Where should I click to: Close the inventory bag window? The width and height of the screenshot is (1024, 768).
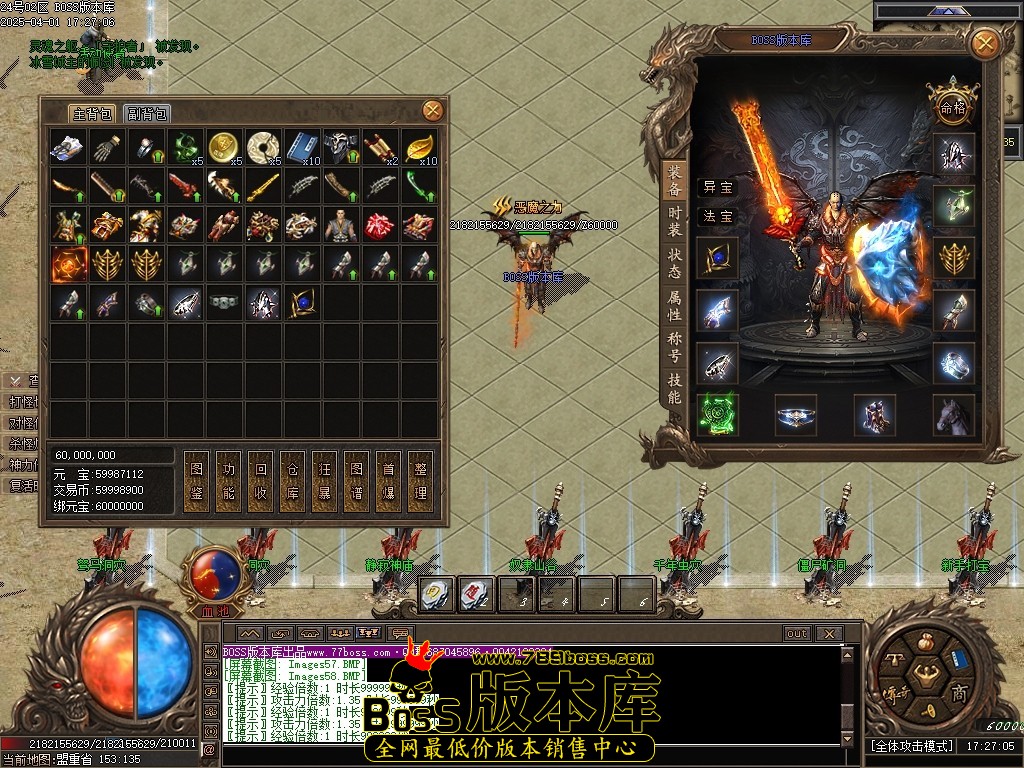click(433, 110)
